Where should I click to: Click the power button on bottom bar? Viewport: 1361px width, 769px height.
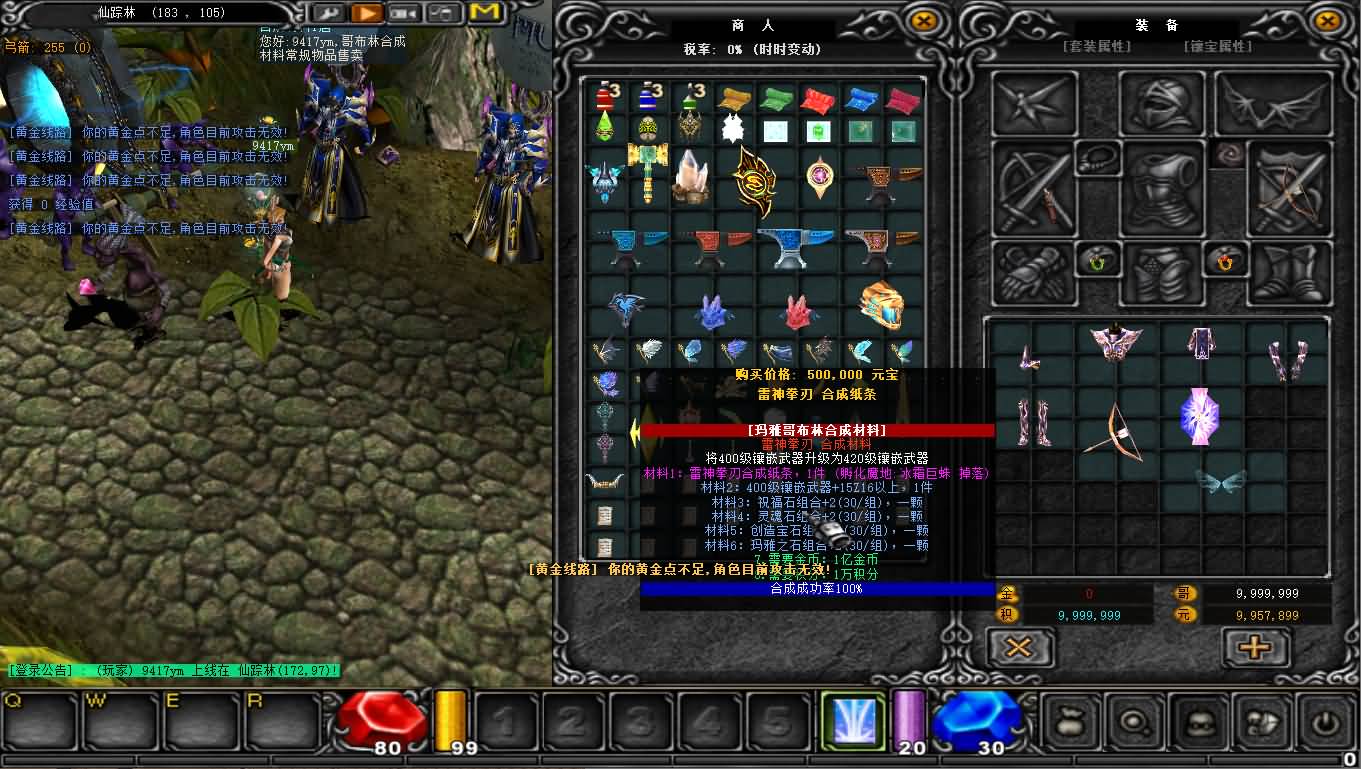click(1326, 721)
